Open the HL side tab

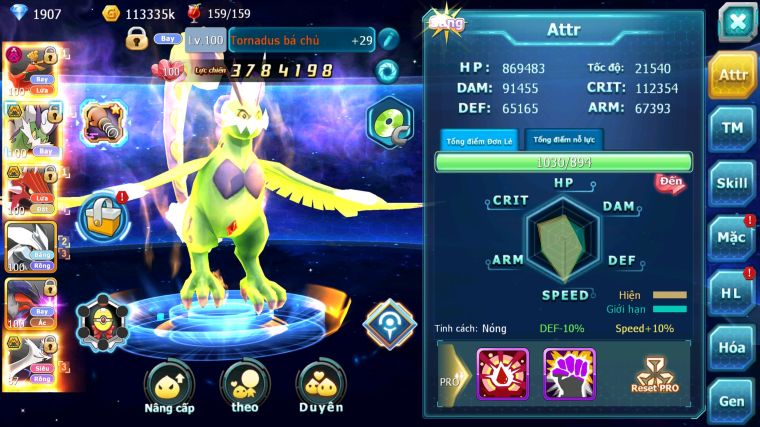[733, 293]
